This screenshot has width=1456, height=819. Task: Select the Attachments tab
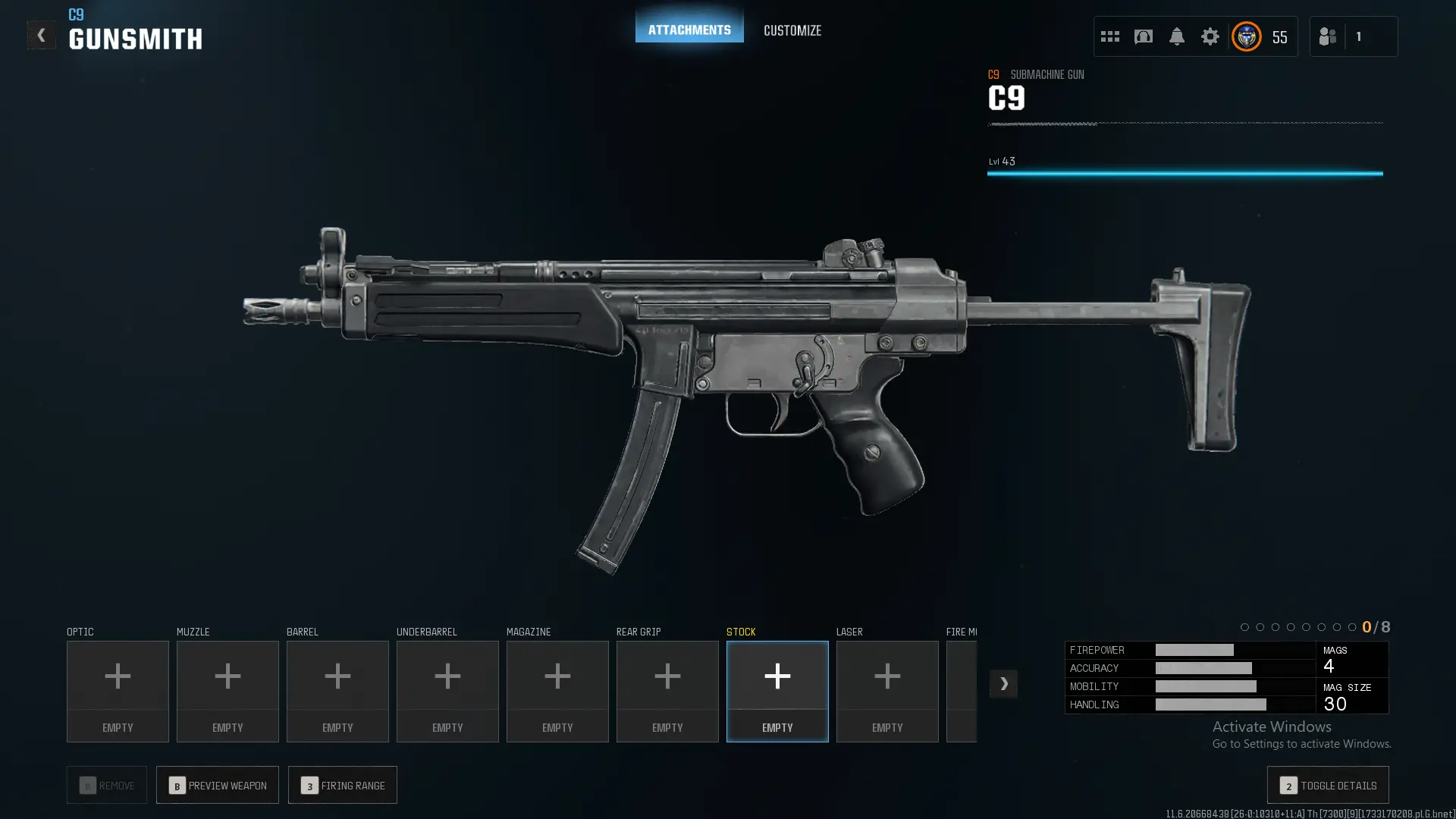[689, 30]
